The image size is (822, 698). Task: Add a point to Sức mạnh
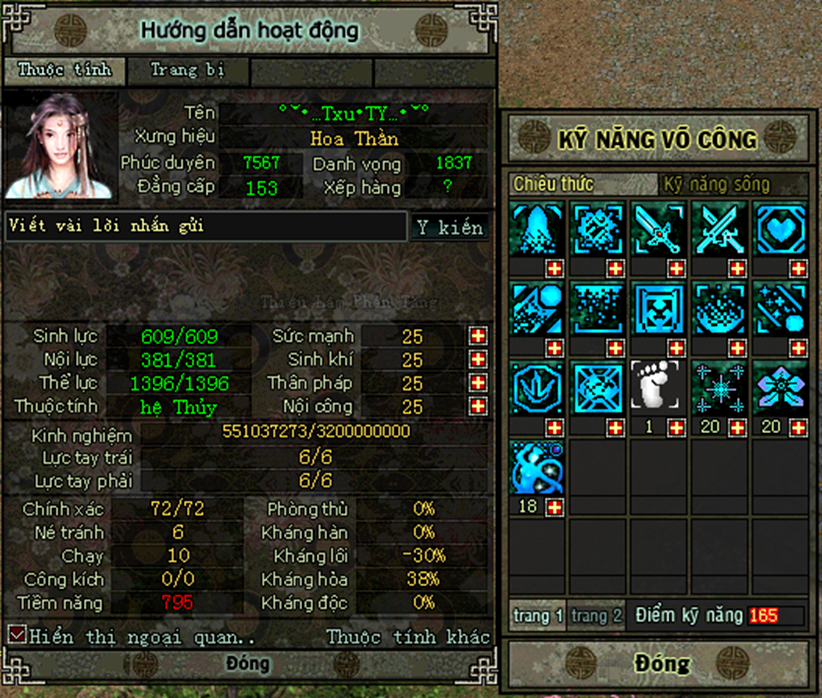478,336
